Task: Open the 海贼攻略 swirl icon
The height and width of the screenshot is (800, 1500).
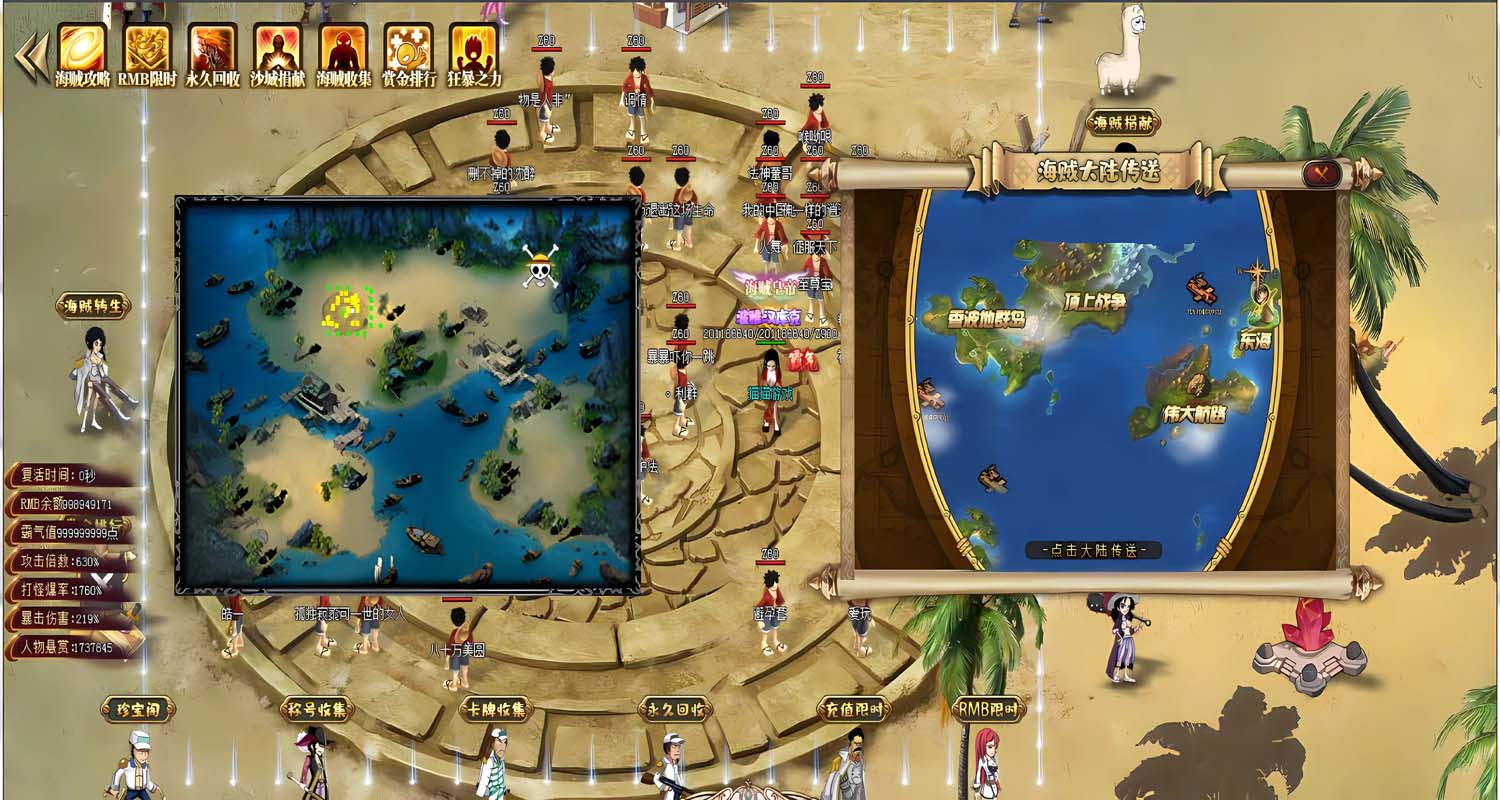Action: [x=82, y=49]
